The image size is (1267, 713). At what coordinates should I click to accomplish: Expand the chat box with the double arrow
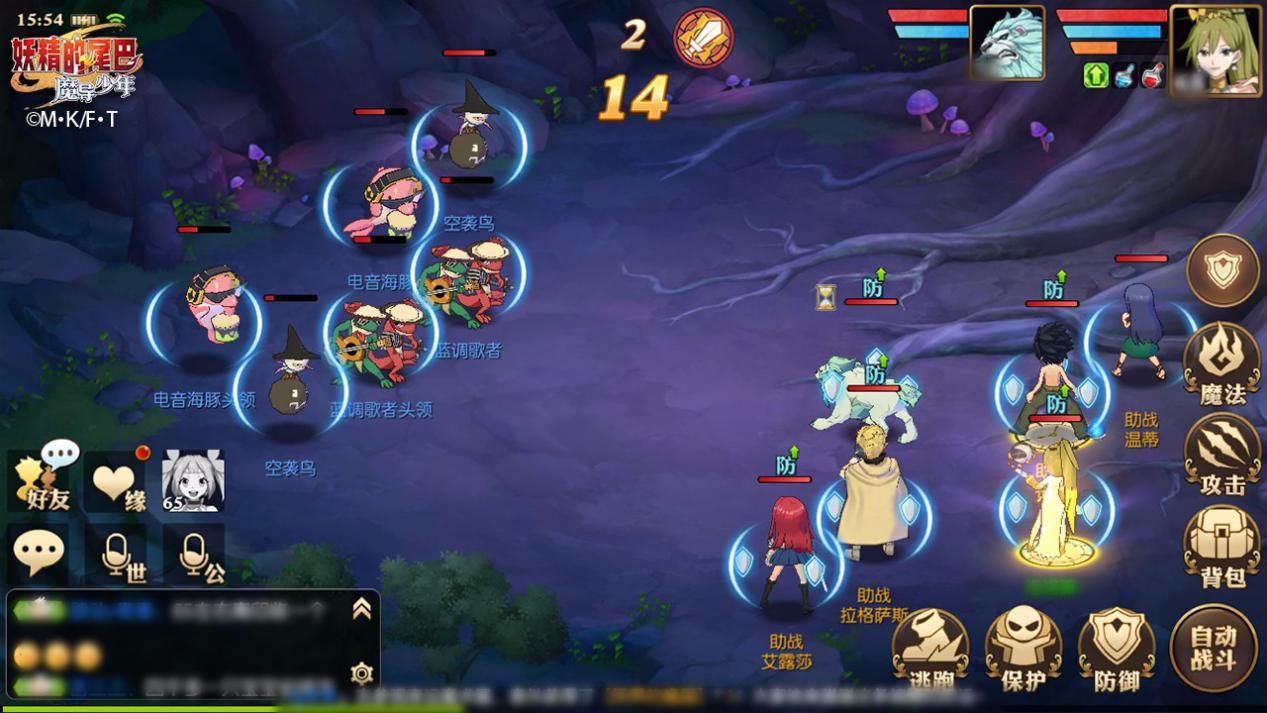tap(362, 609)
